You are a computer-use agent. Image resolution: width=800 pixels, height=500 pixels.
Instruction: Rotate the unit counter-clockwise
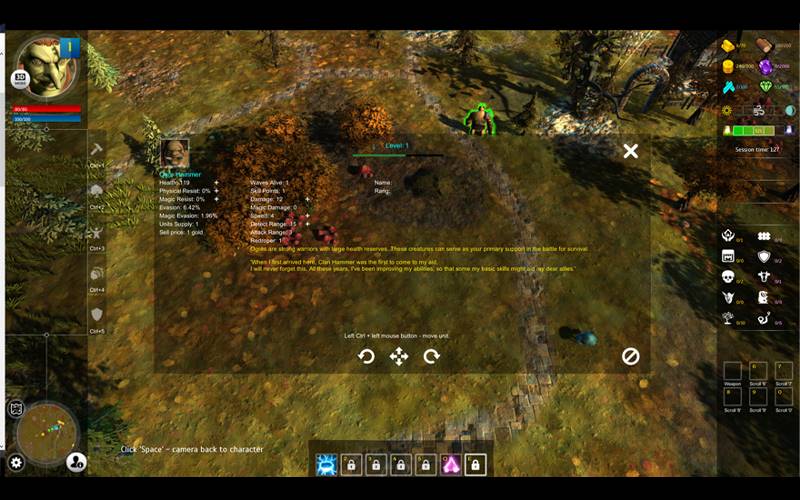366,356
